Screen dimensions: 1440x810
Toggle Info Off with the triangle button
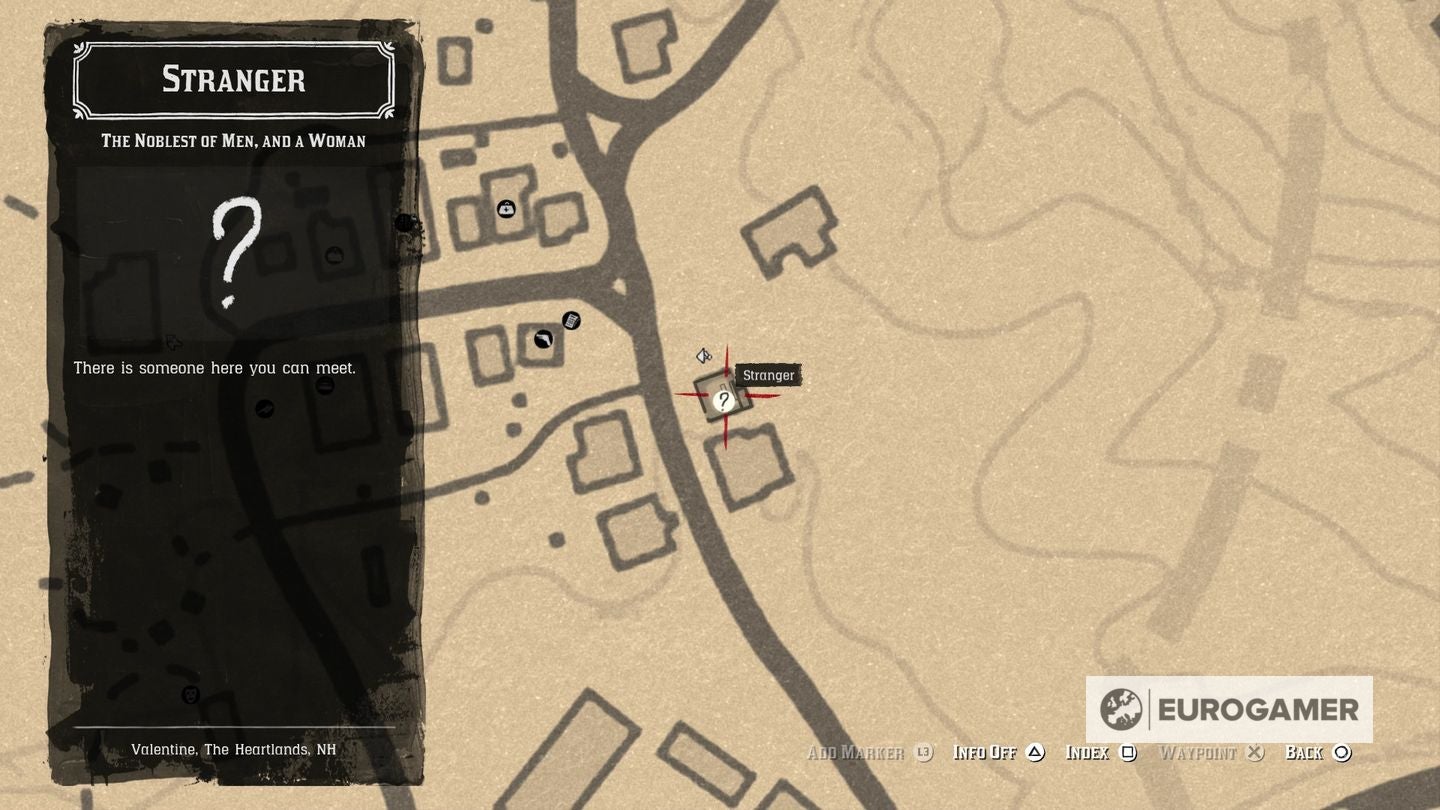pyautogui.click(x=1034, y=752)
